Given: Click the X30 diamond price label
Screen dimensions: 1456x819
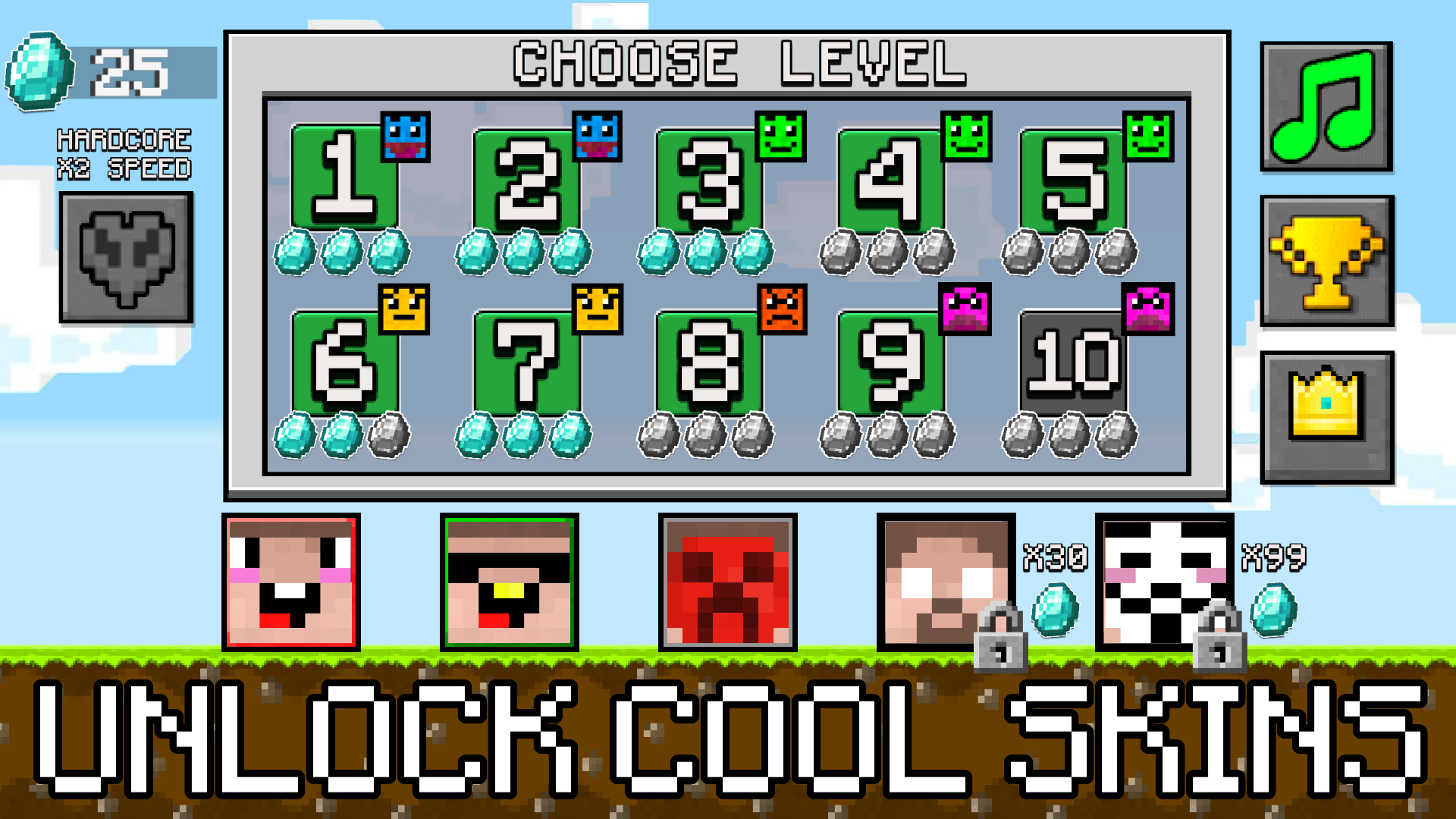Looking at the screenshot, I should pos(1056,554).
